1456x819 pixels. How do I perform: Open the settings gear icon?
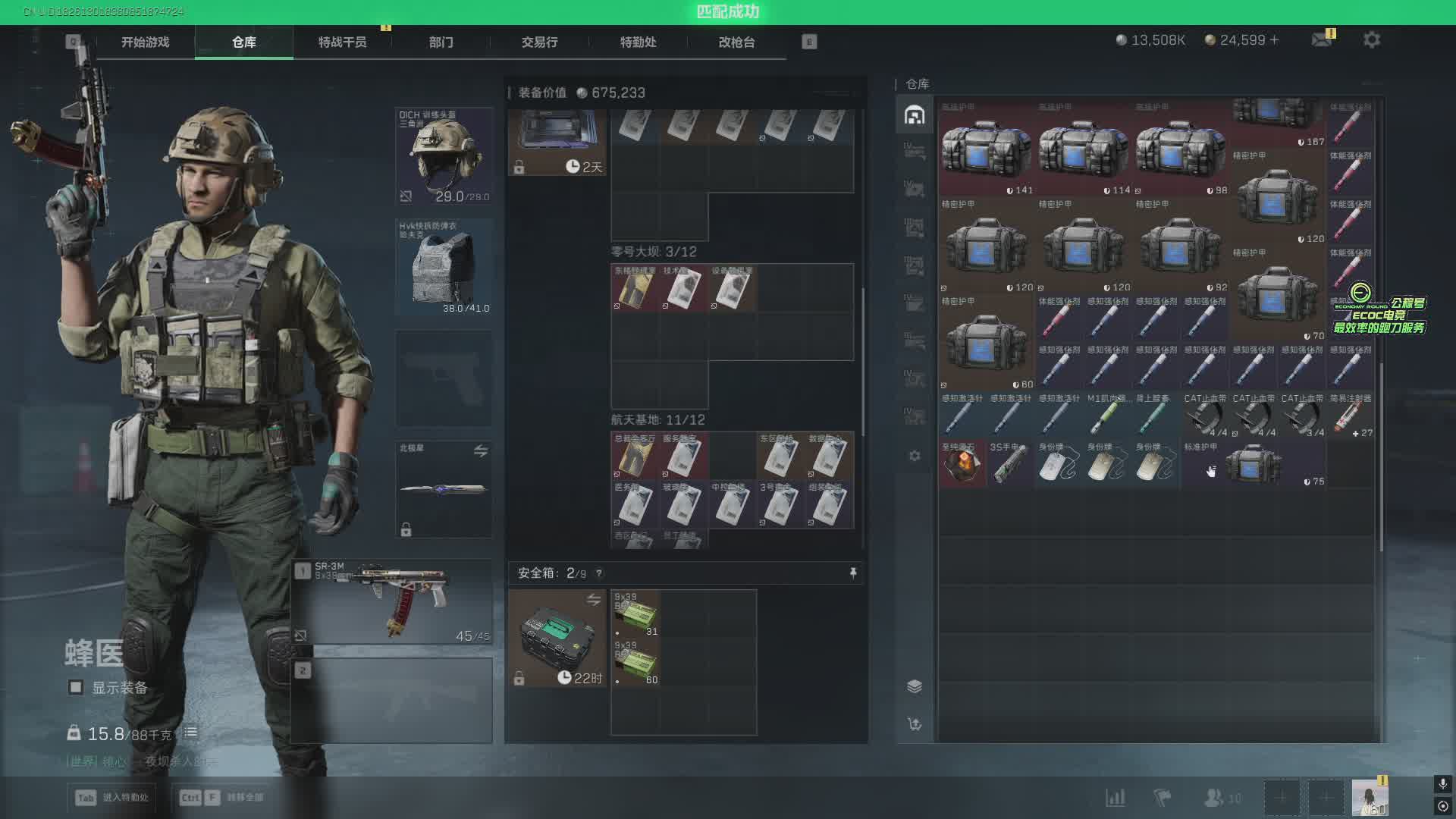point(1371,40)
